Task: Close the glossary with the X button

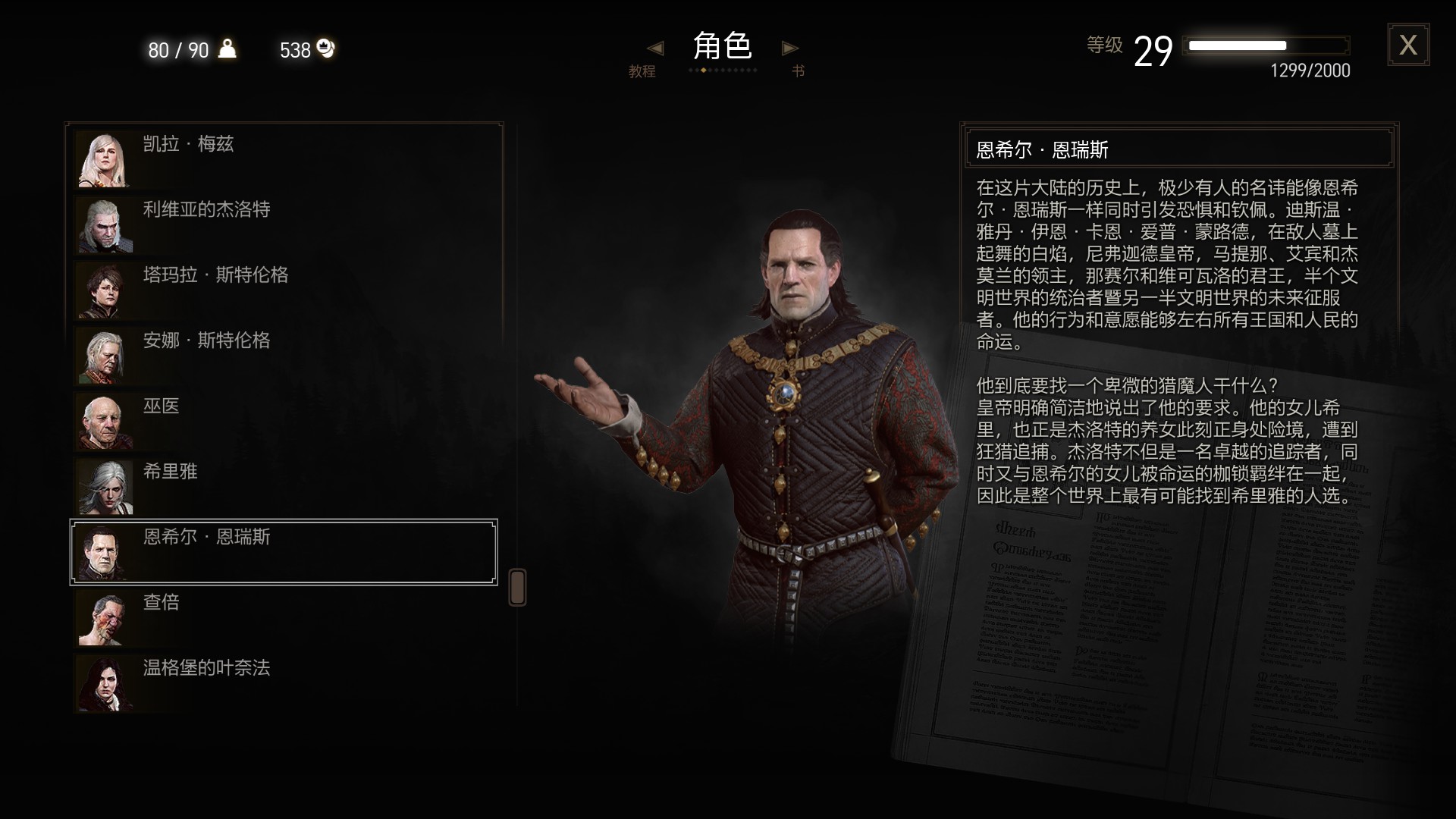Action: point(1408,45)
